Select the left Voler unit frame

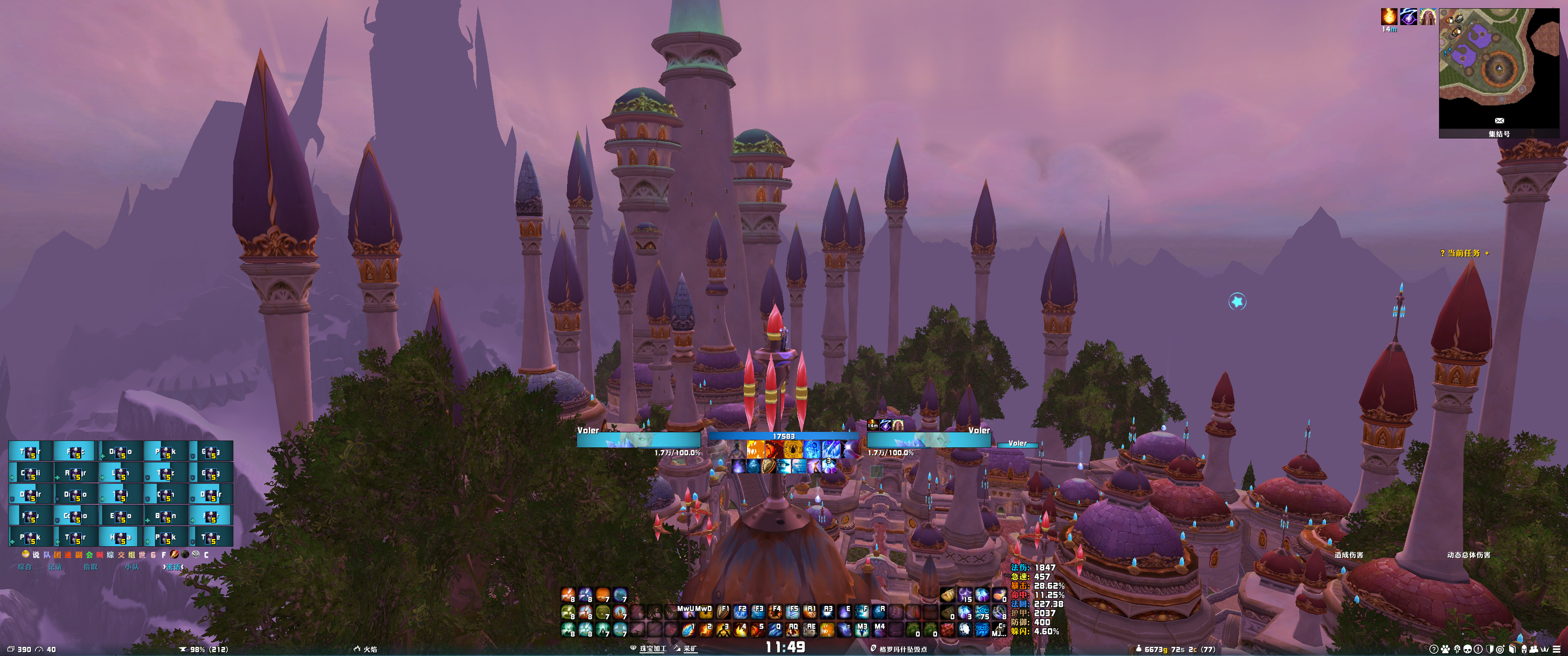[x=639, y=439]
